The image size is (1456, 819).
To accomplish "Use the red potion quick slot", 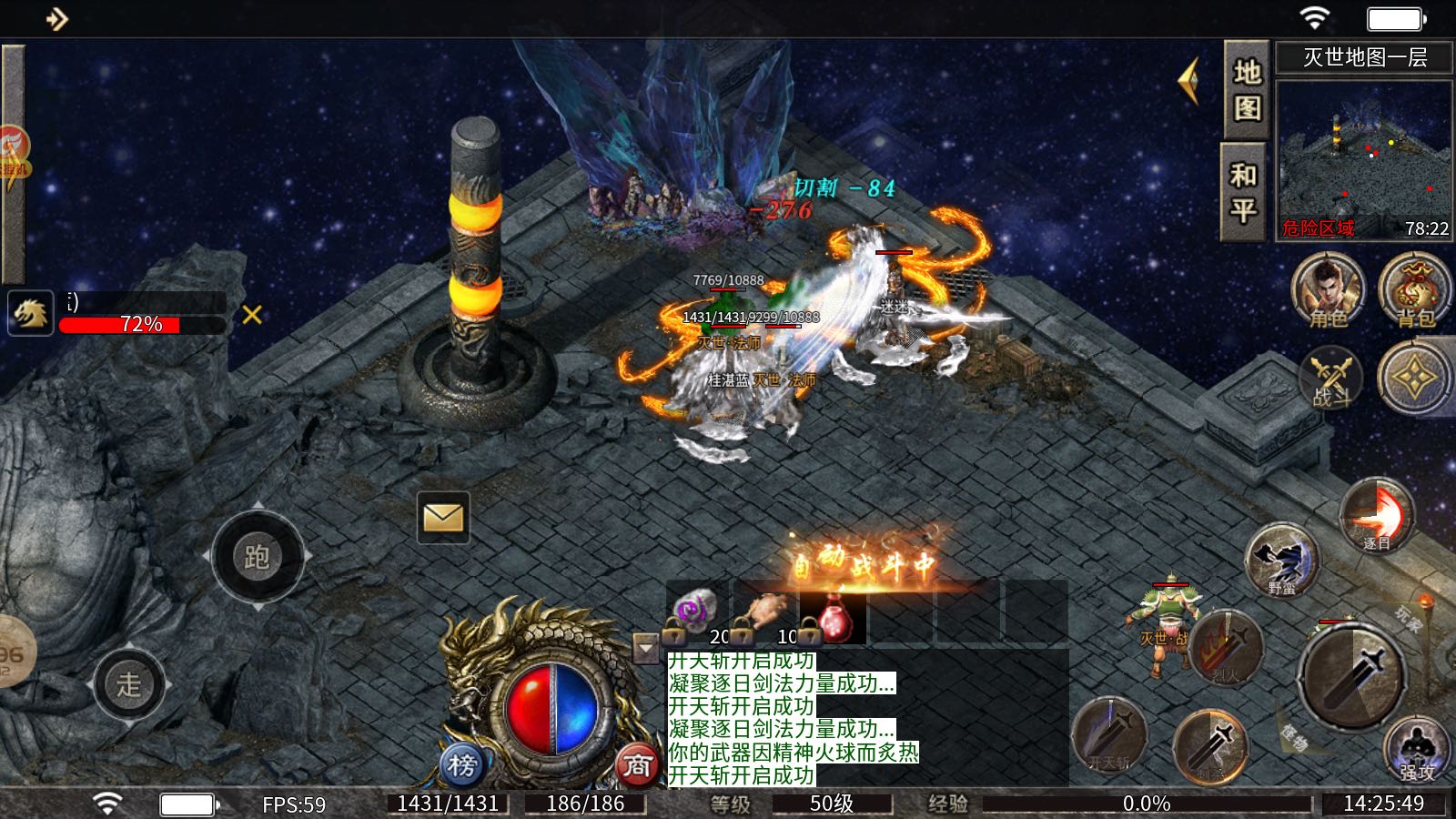I will [834, 618].
